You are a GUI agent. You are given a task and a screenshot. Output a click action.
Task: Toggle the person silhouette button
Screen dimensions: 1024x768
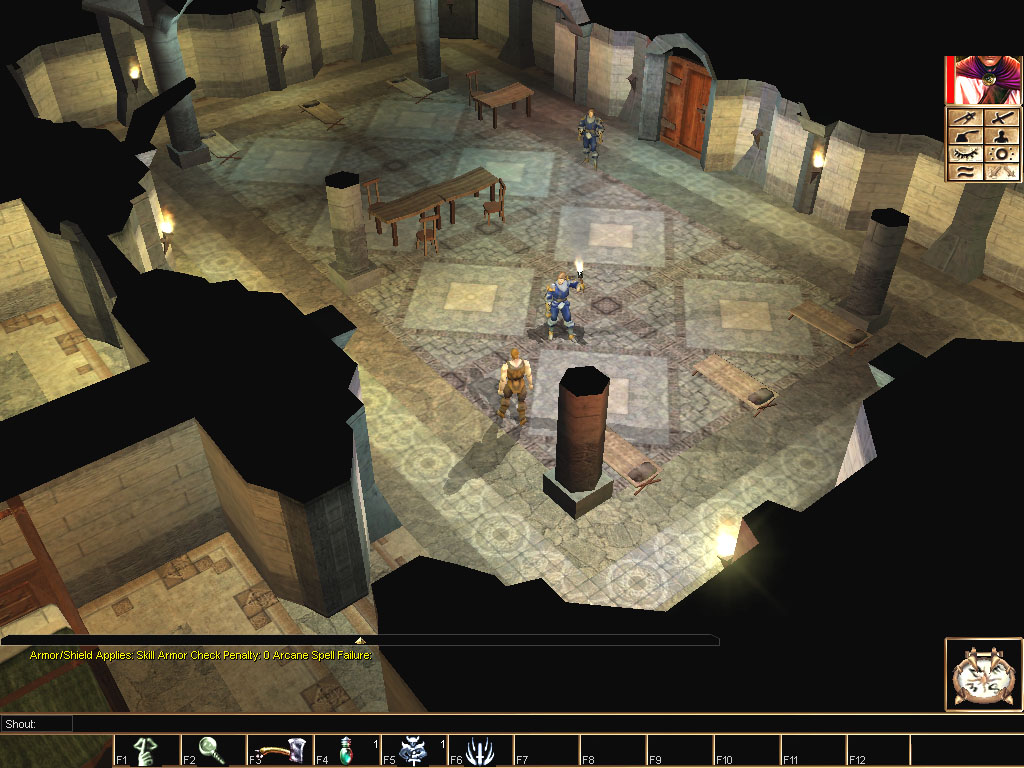(x=1001, y=136)
